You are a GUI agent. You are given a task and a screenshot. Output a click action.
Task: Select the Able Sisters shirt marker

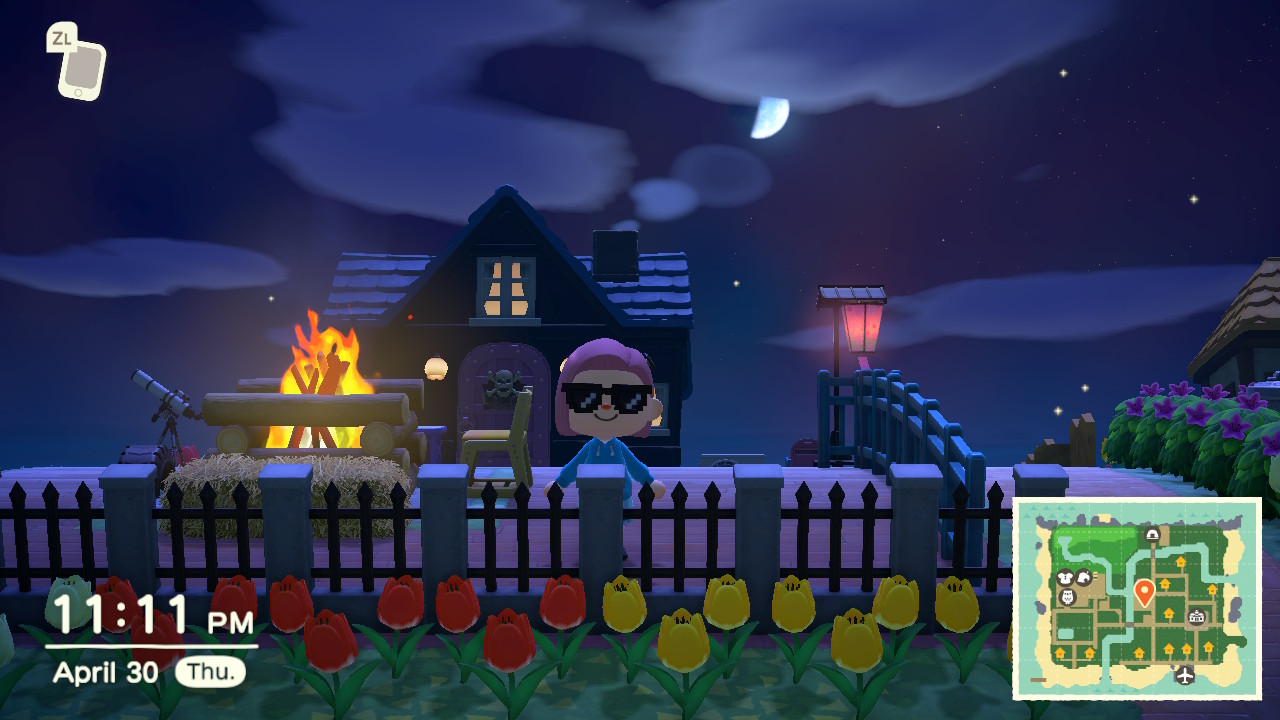click(1065, 578)
